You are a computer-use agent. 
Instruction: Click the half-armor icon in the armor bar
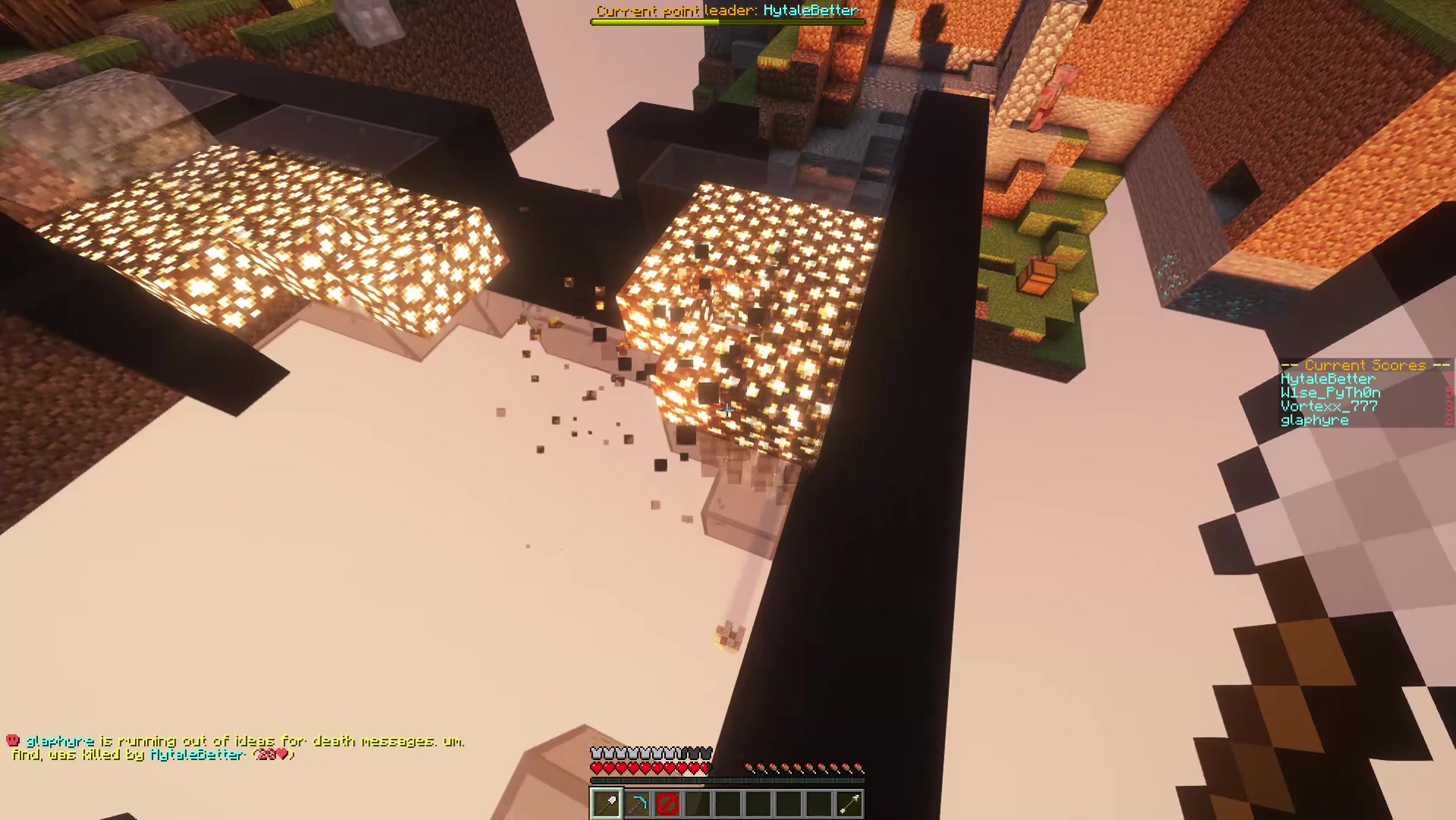click(679, 752)
